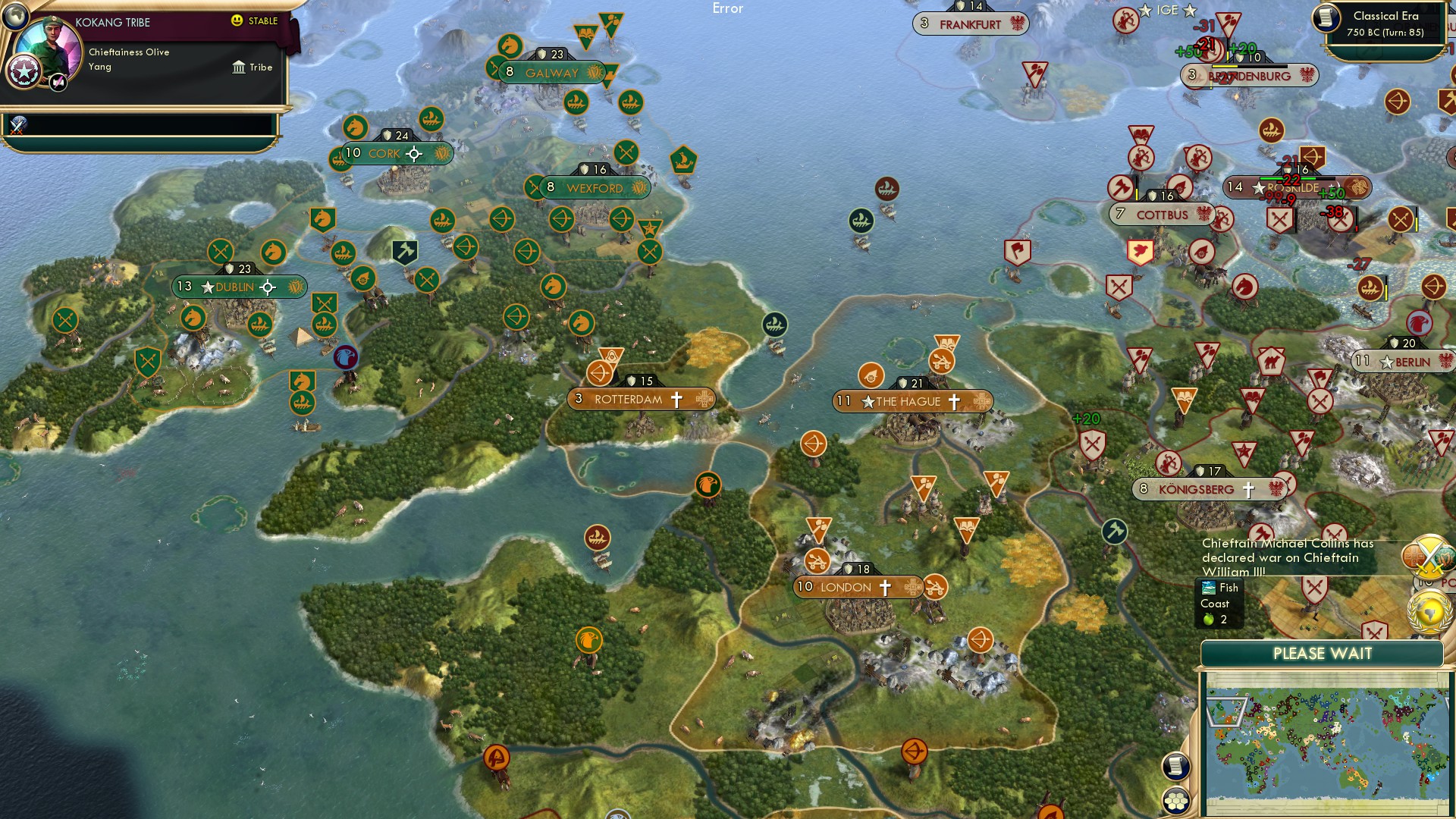Click the crossed swords war icon on the right edge
Screen dimensions: 1456x819
pos(1429,556)
